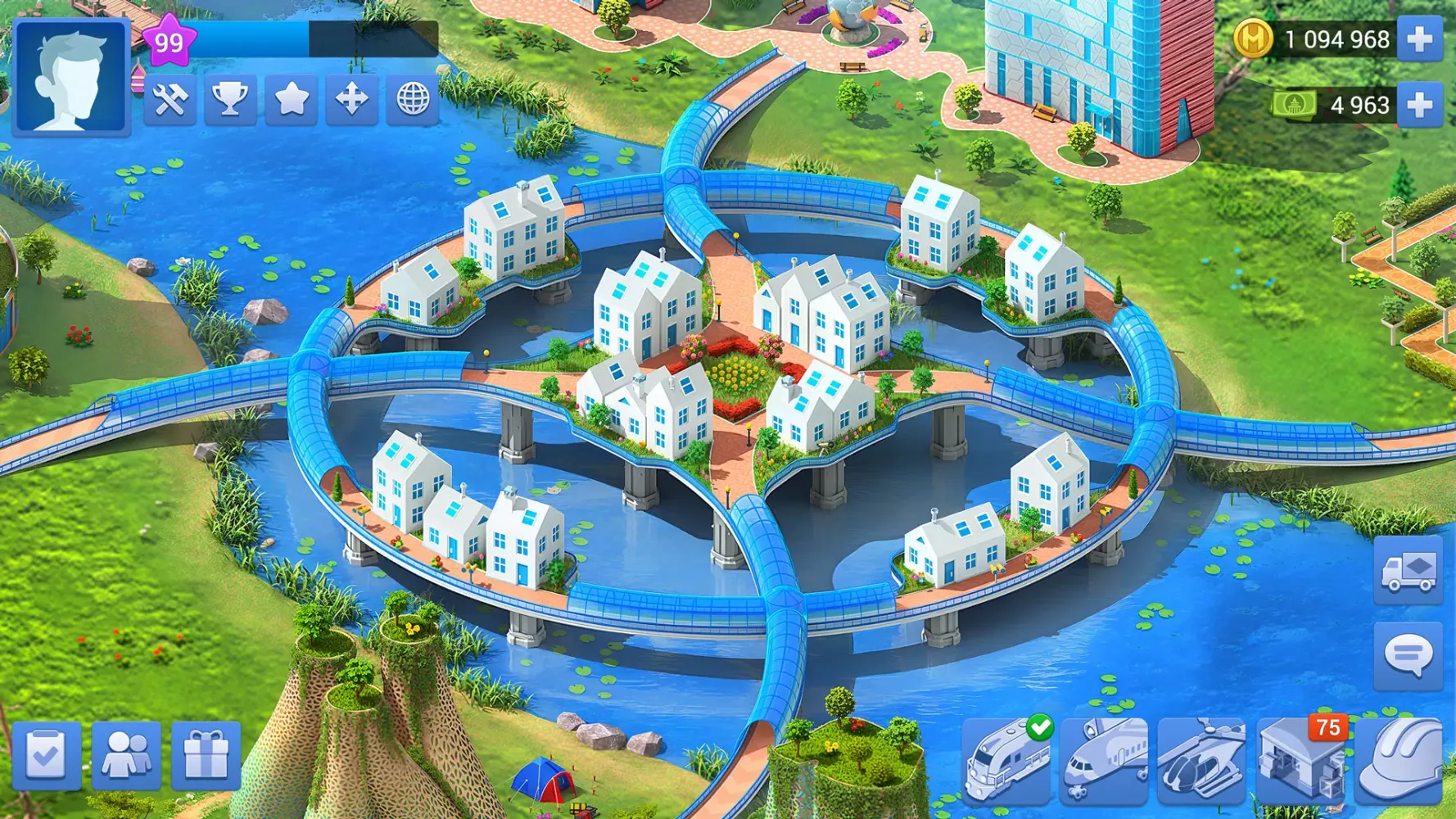Open the hard hat construction menu

[x=1399, y=759]
